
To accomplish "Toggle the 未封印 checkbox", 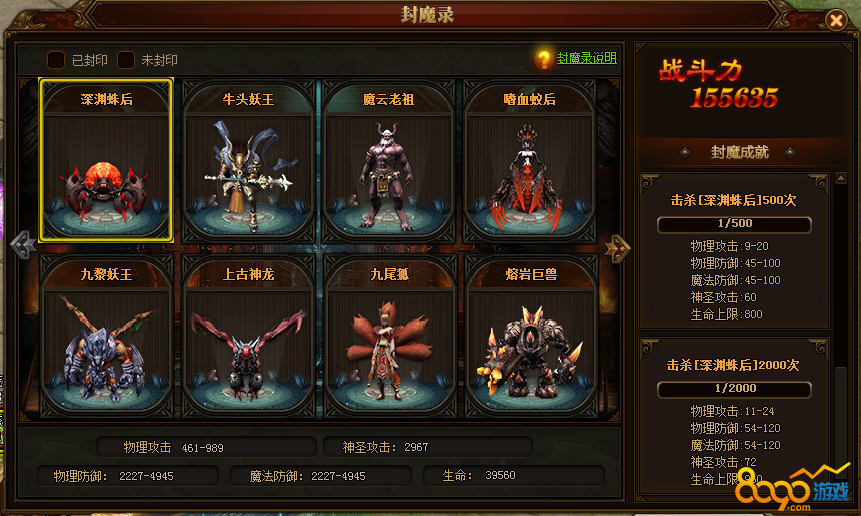I will coord(126,60).
